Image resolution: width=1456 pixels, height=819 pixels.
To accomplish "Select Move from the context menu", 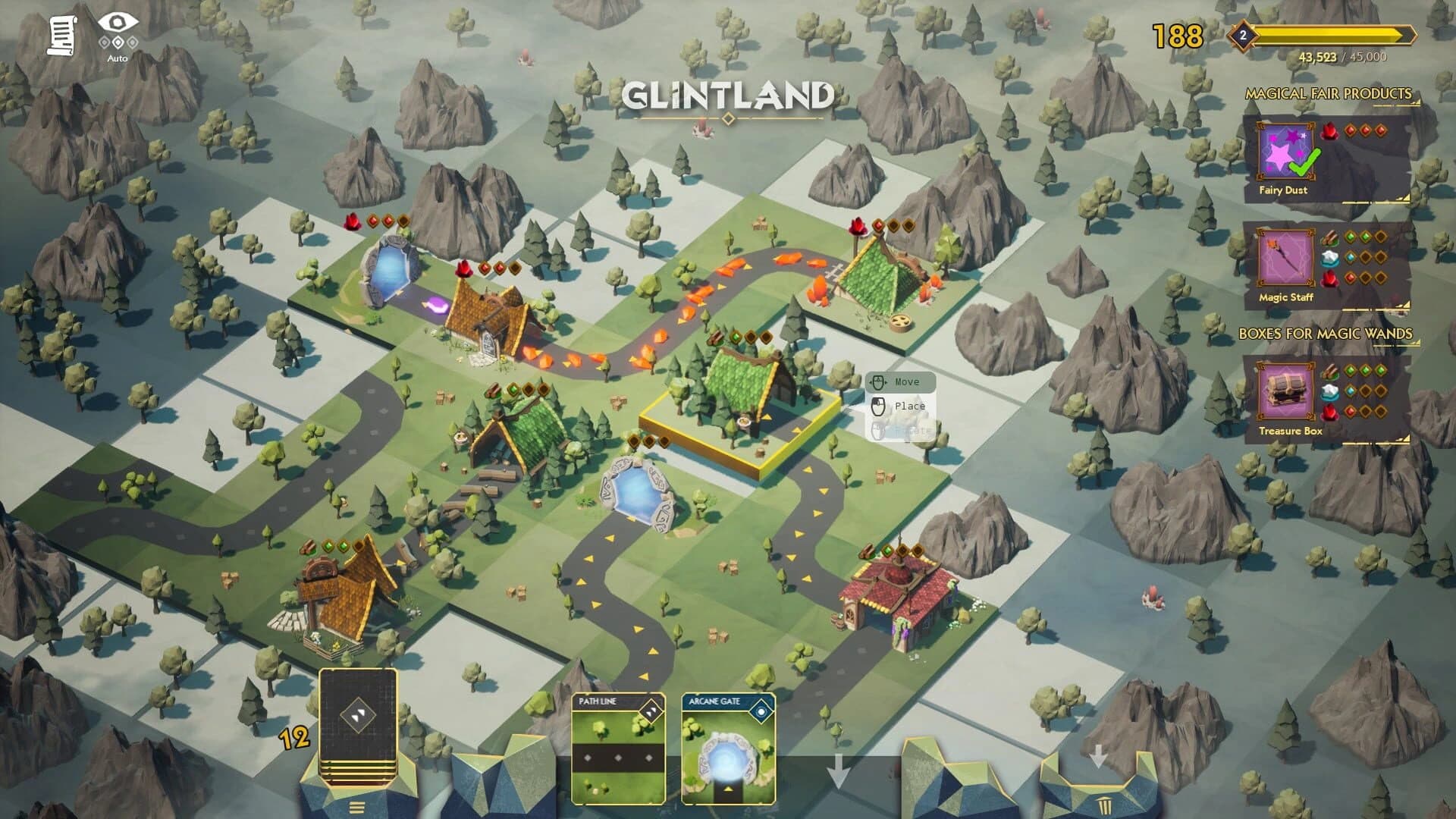I will pyautogui.click(x=903, y=381).
